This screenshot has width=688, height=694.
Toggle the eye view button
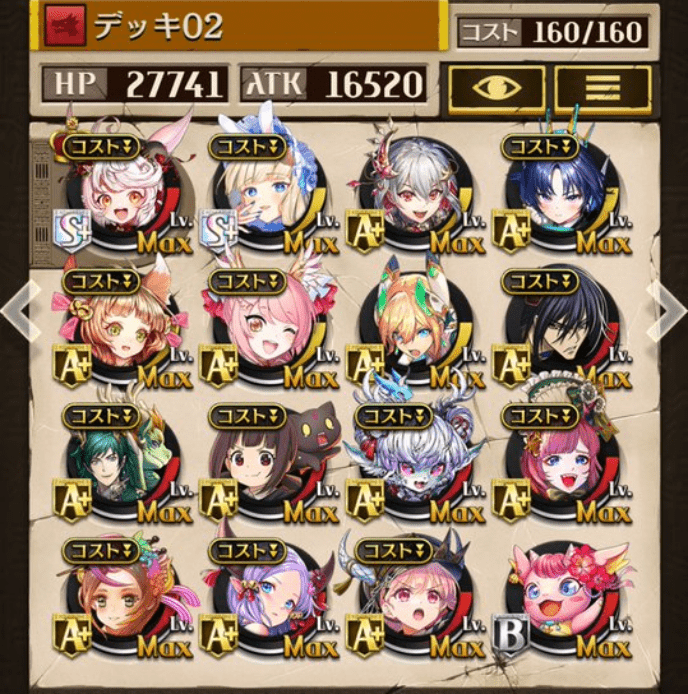pyautogui.click(x=496, y=89)
